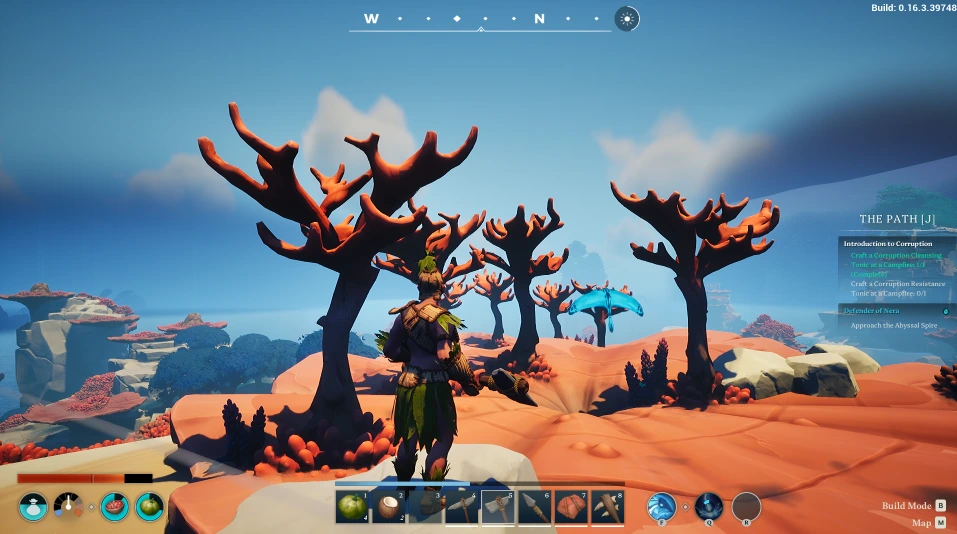Click the water pouch hydration icon
The height and width of the screenshot is (534, 957).
(32, 507)
